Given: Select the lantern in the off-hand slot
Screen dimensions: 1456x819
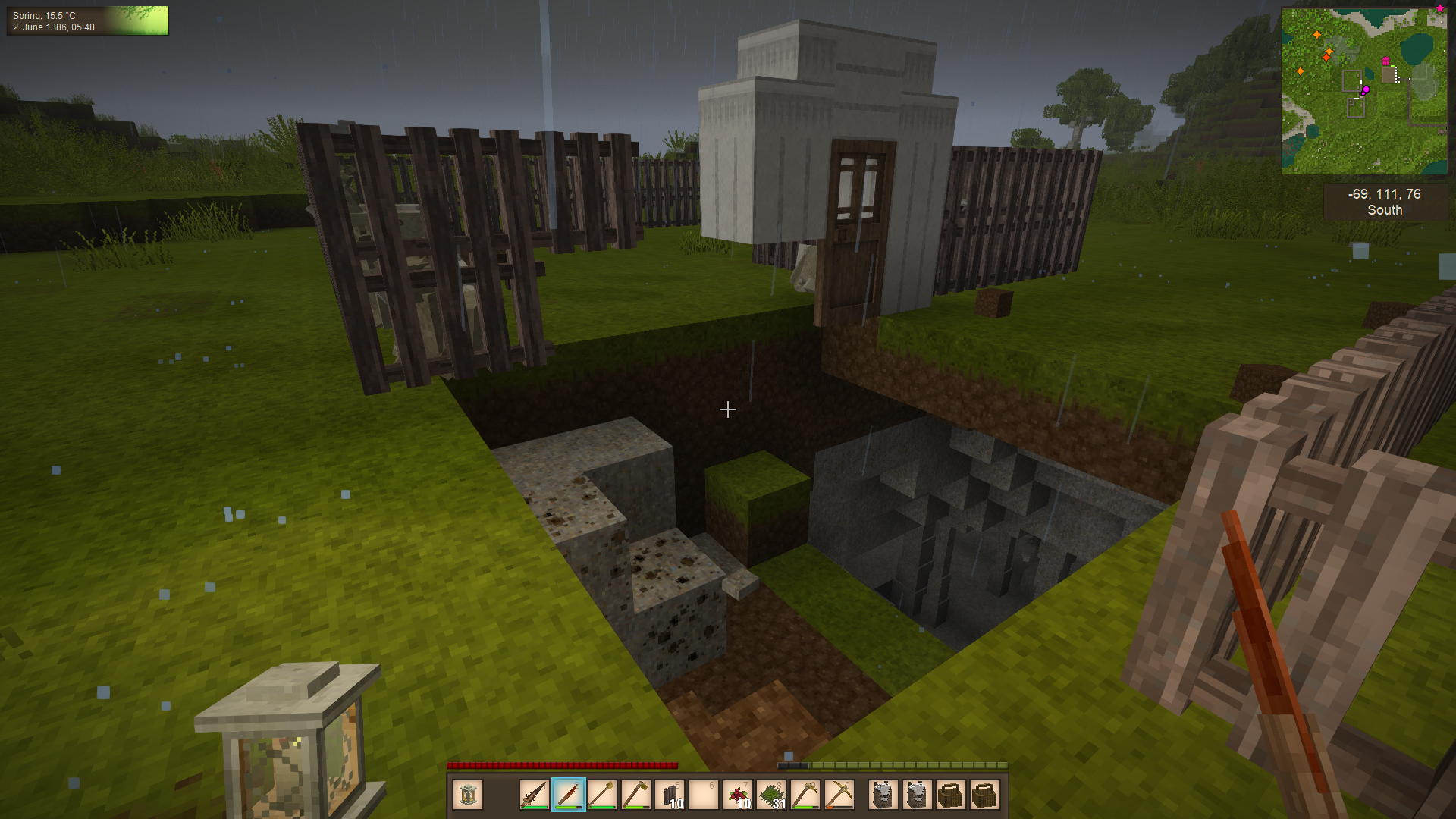Looking at the screenshot, I should pyautogui.click(x=468, y=795).
